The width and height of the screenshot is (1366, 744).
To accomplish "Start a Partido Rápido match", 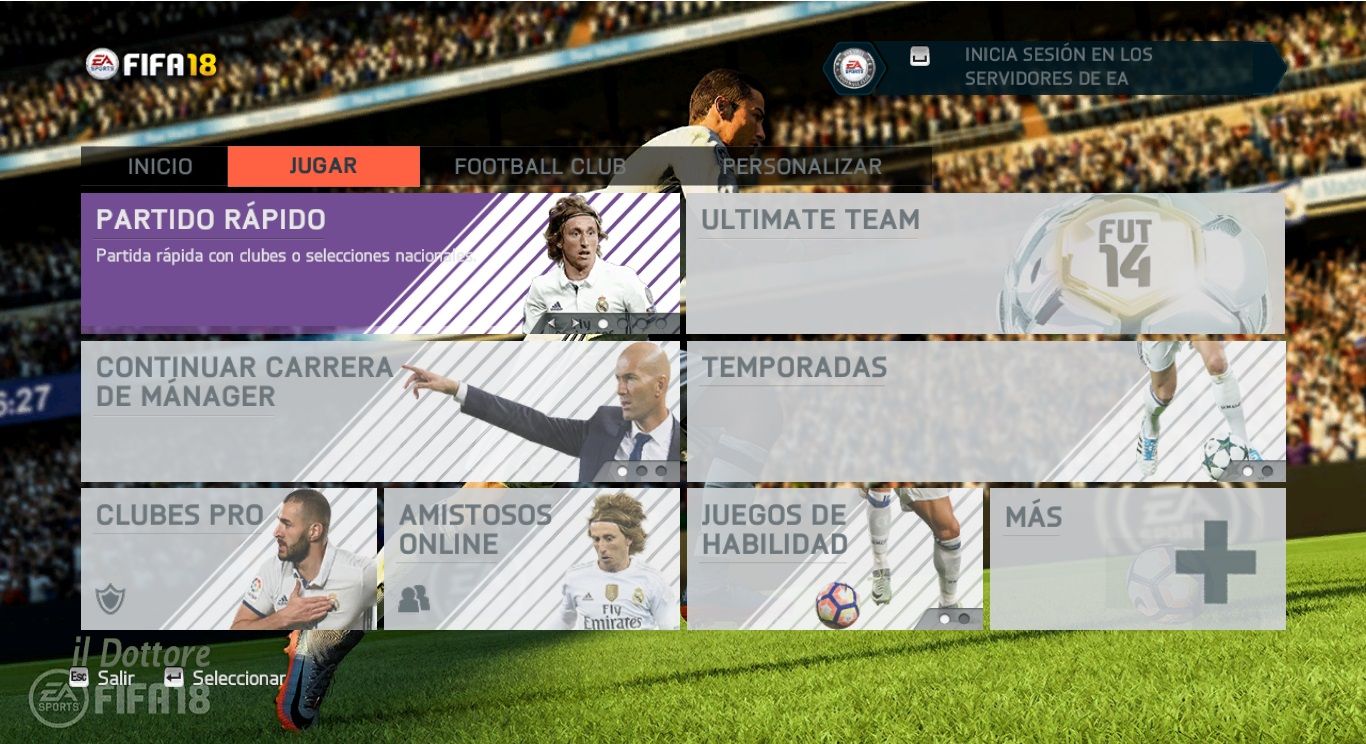I will [x=380, y=263].
